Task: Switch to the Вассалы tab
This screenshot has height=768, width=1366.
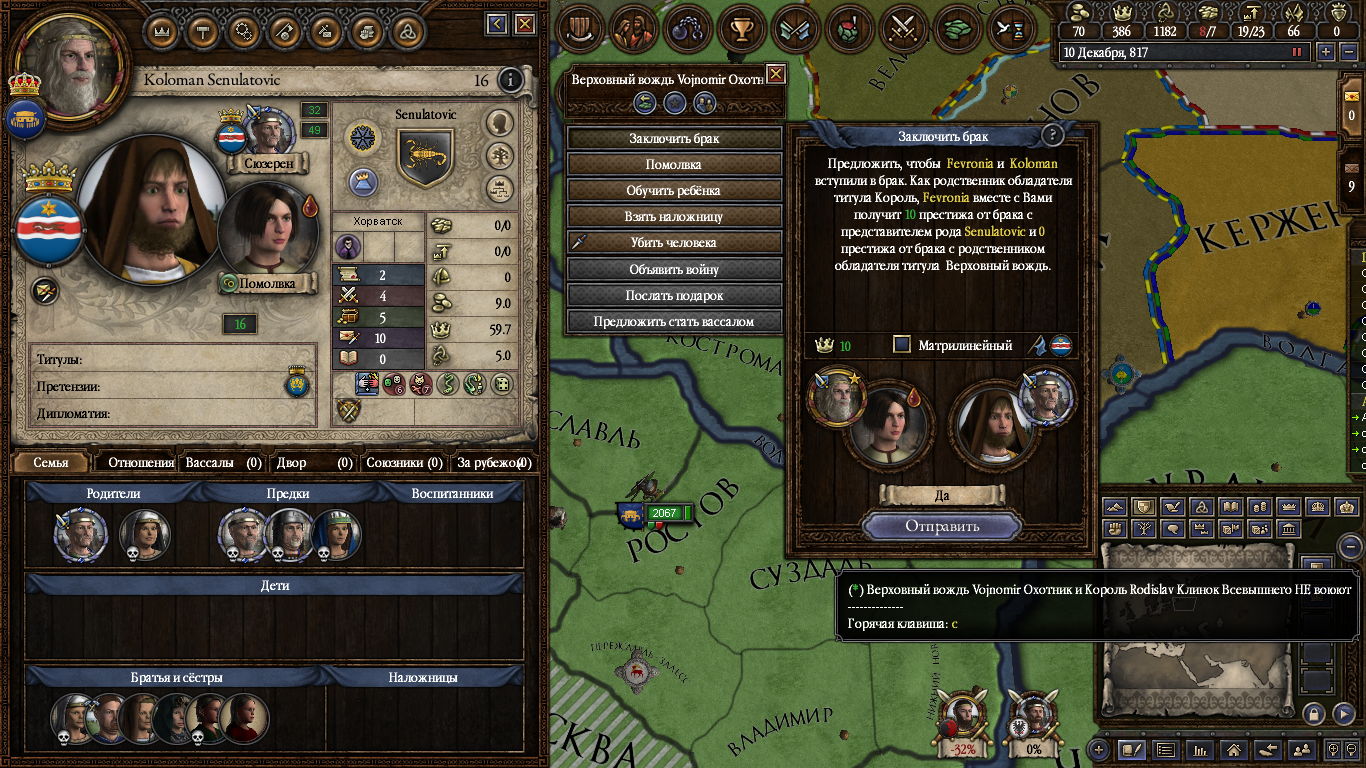Action: point(222,463)
